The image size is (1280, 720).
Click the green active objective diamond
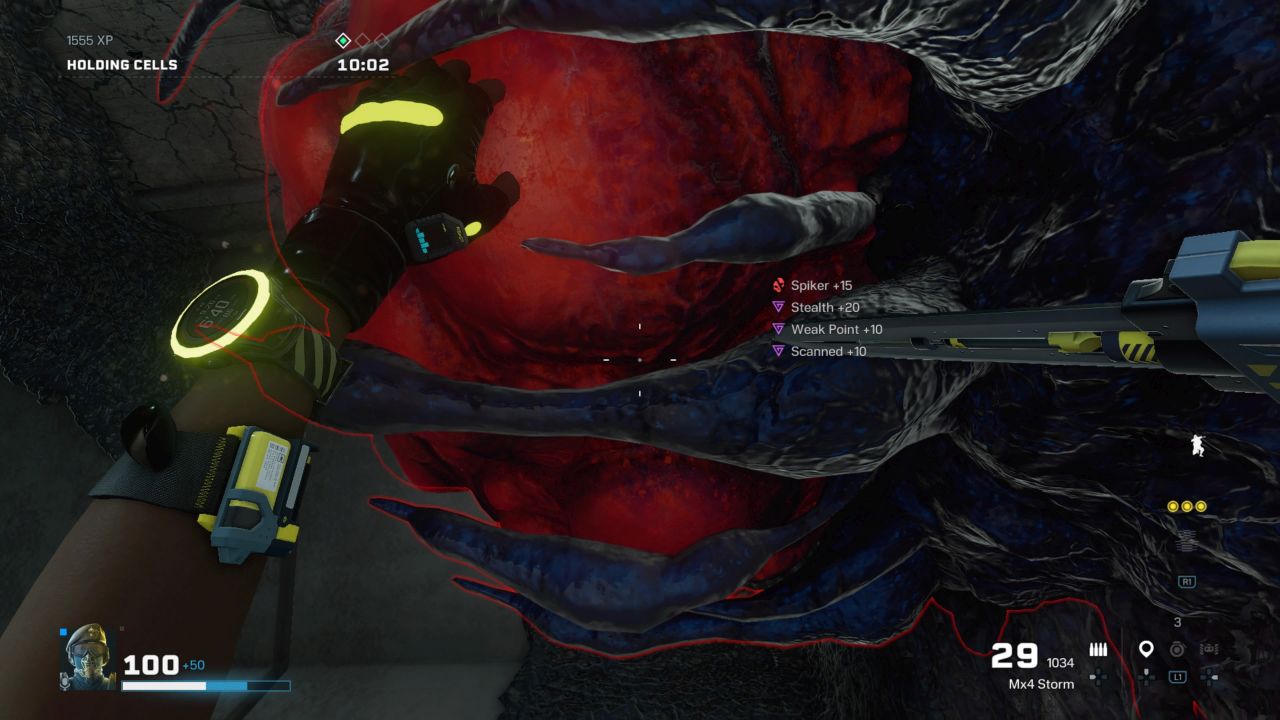click(343, 41)
